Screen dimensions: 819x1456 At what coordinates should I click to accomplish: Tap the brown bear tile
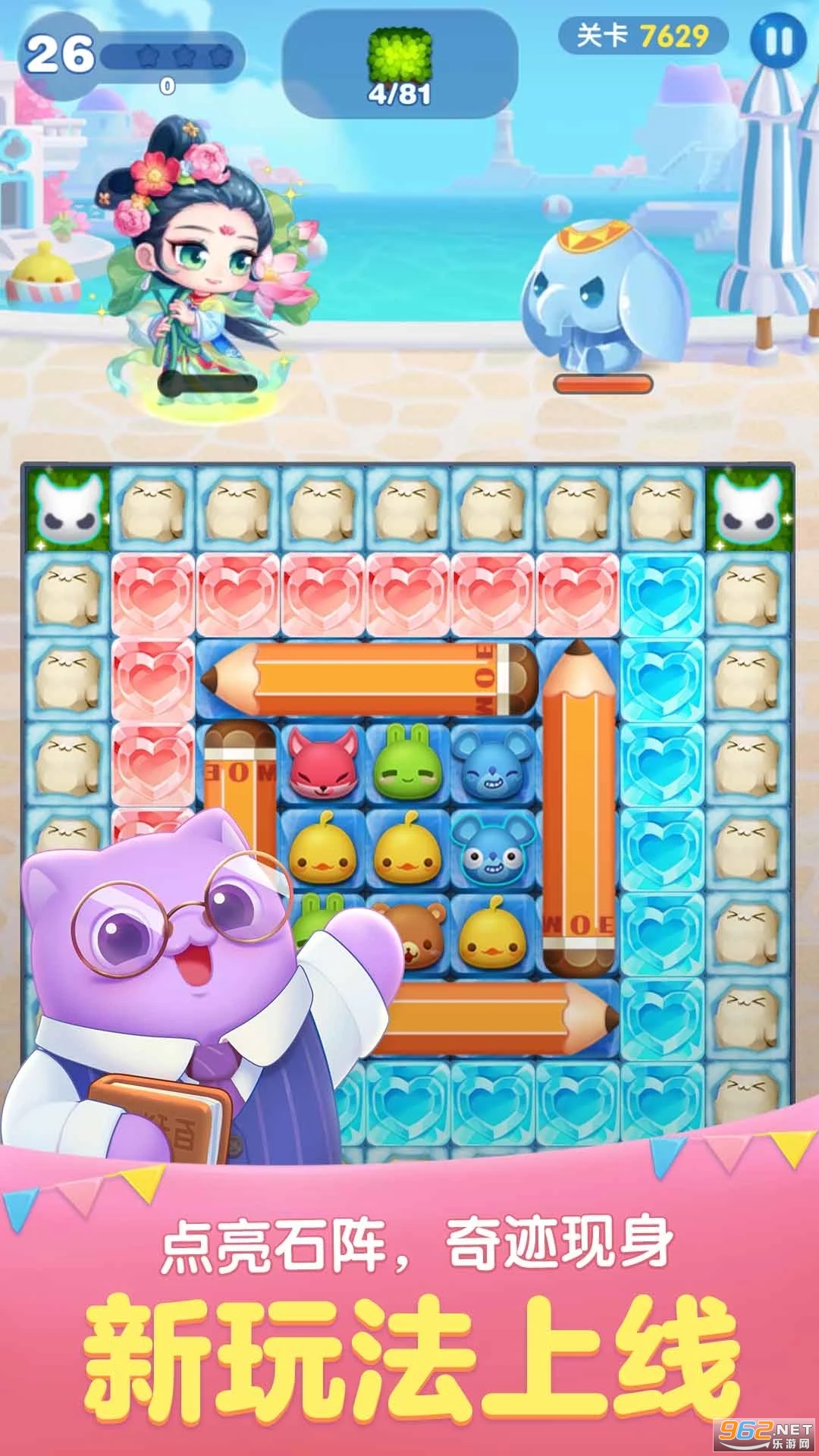[x=409, y=934]
